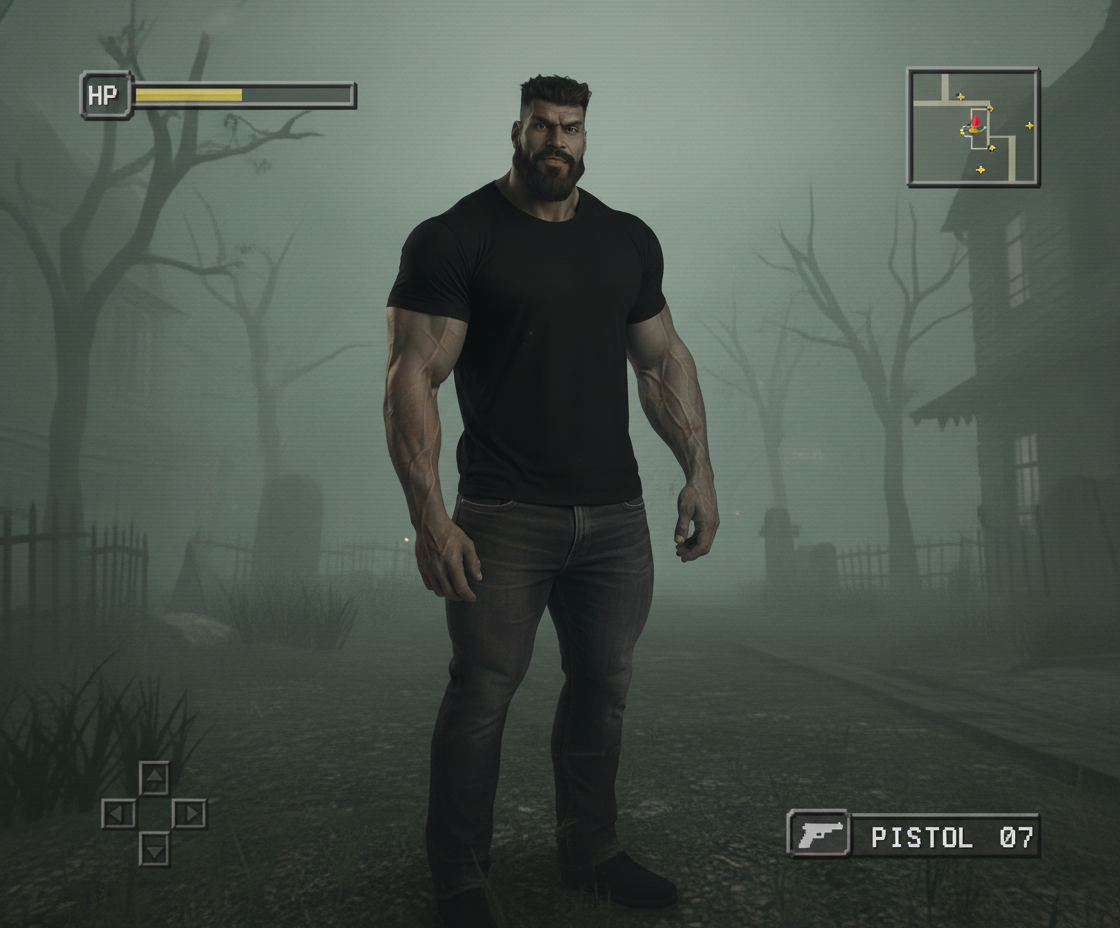Tap the D-pad up arrow
Screen dimensions: 1120x928
click(154, 777)
